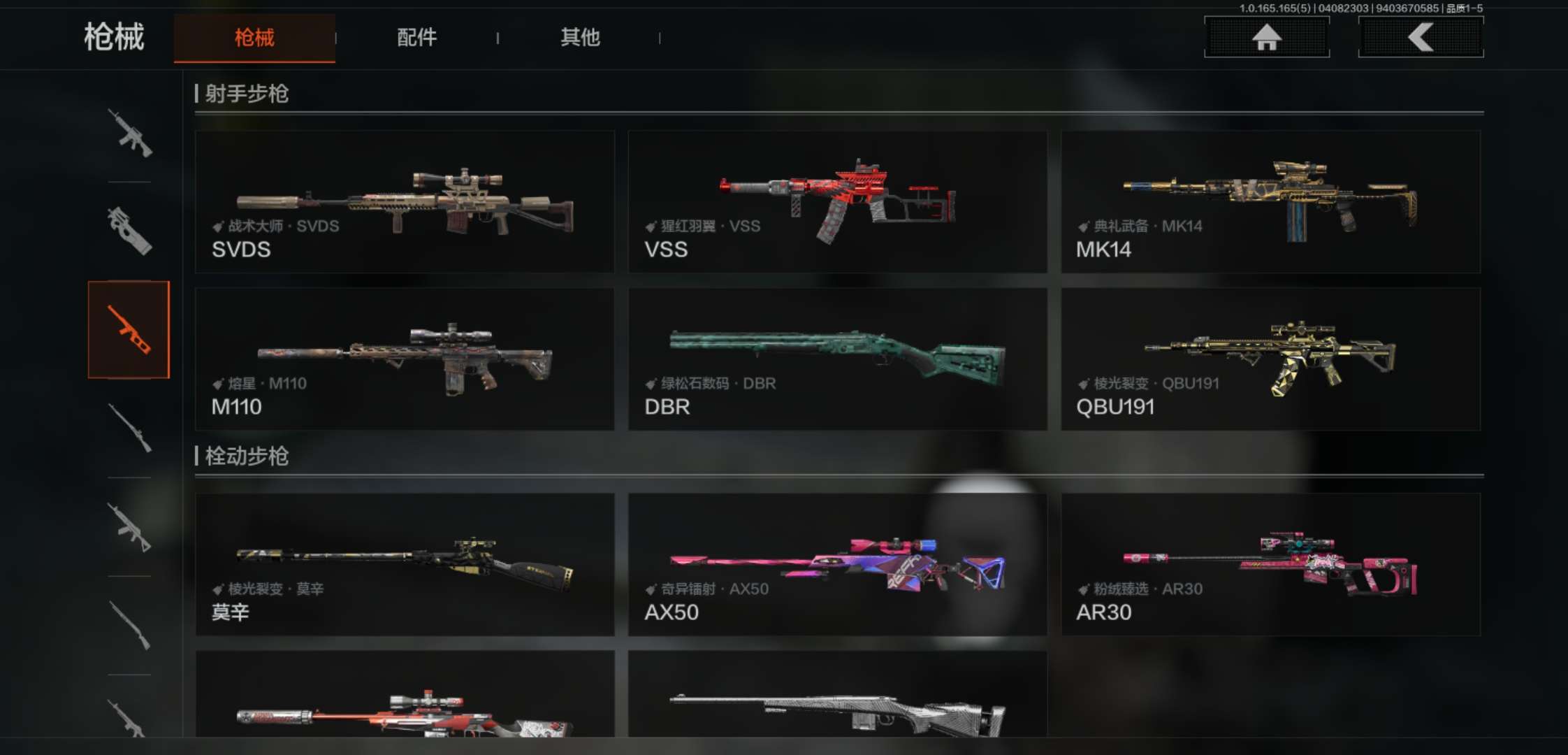Select the 其他 tab
1568x755 pixels.
point(580,38)
